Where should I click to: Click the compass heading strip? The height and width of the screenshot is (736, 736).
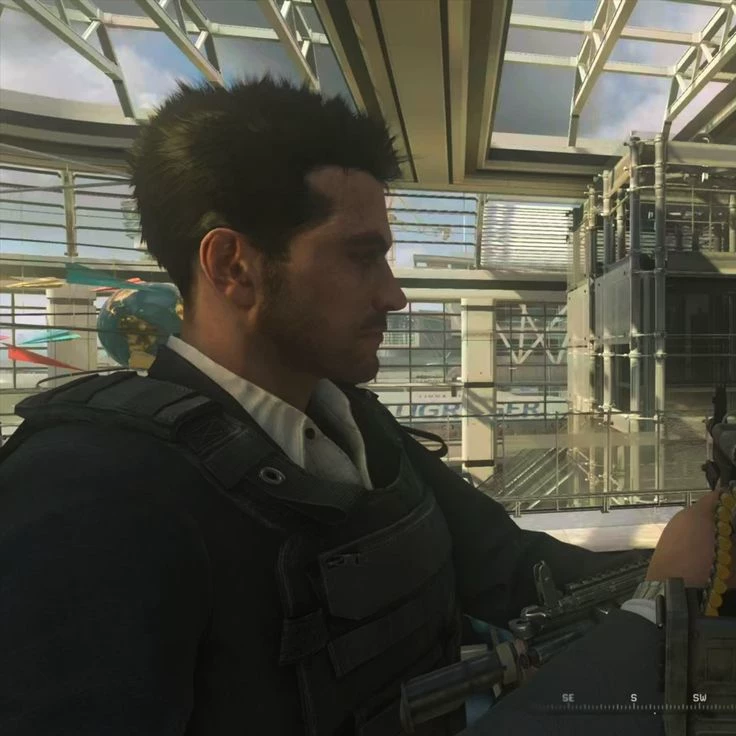[633, 702]
